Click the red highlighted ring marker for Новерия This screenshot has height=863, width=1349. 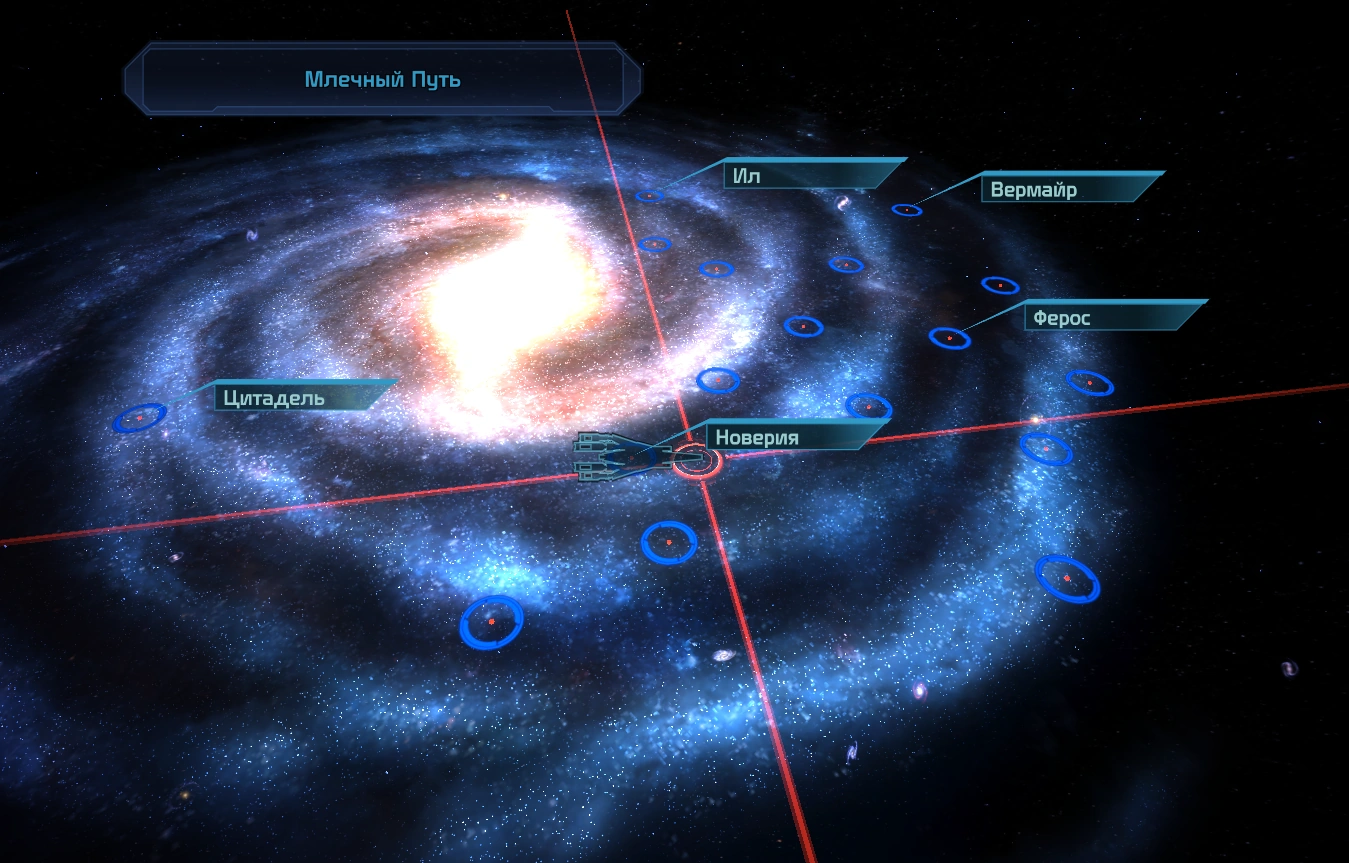tap(697, 460)
